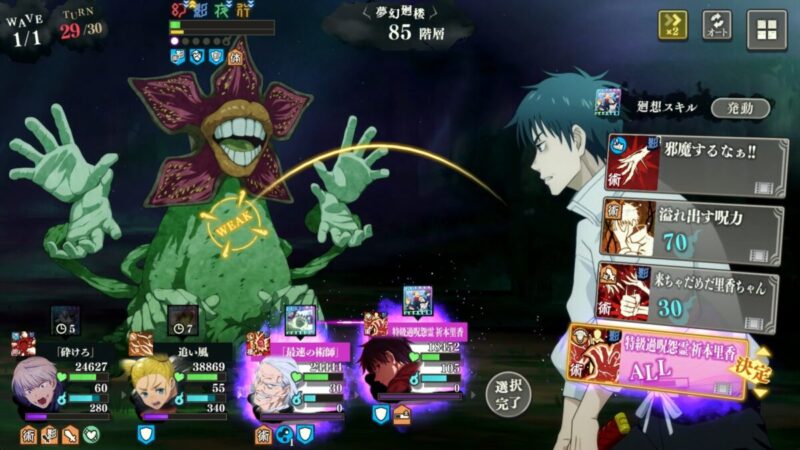Screen dimensions: 800x450
Task: Select the 「砕けろ」 white-haired character
Action: click(45, 387)
